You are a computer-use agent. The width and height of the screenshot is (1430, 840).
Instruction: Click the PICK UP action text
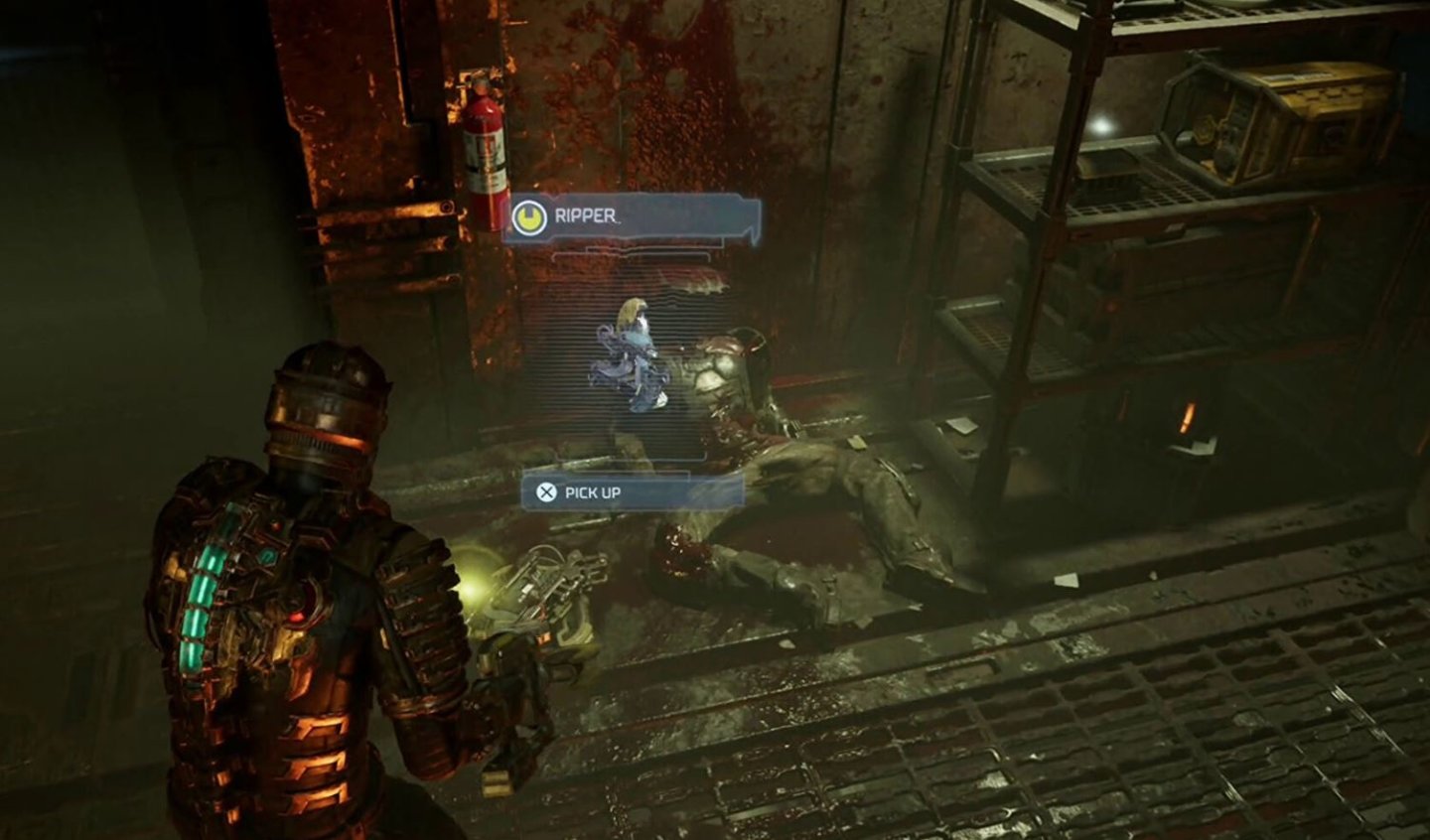point(593,491)
